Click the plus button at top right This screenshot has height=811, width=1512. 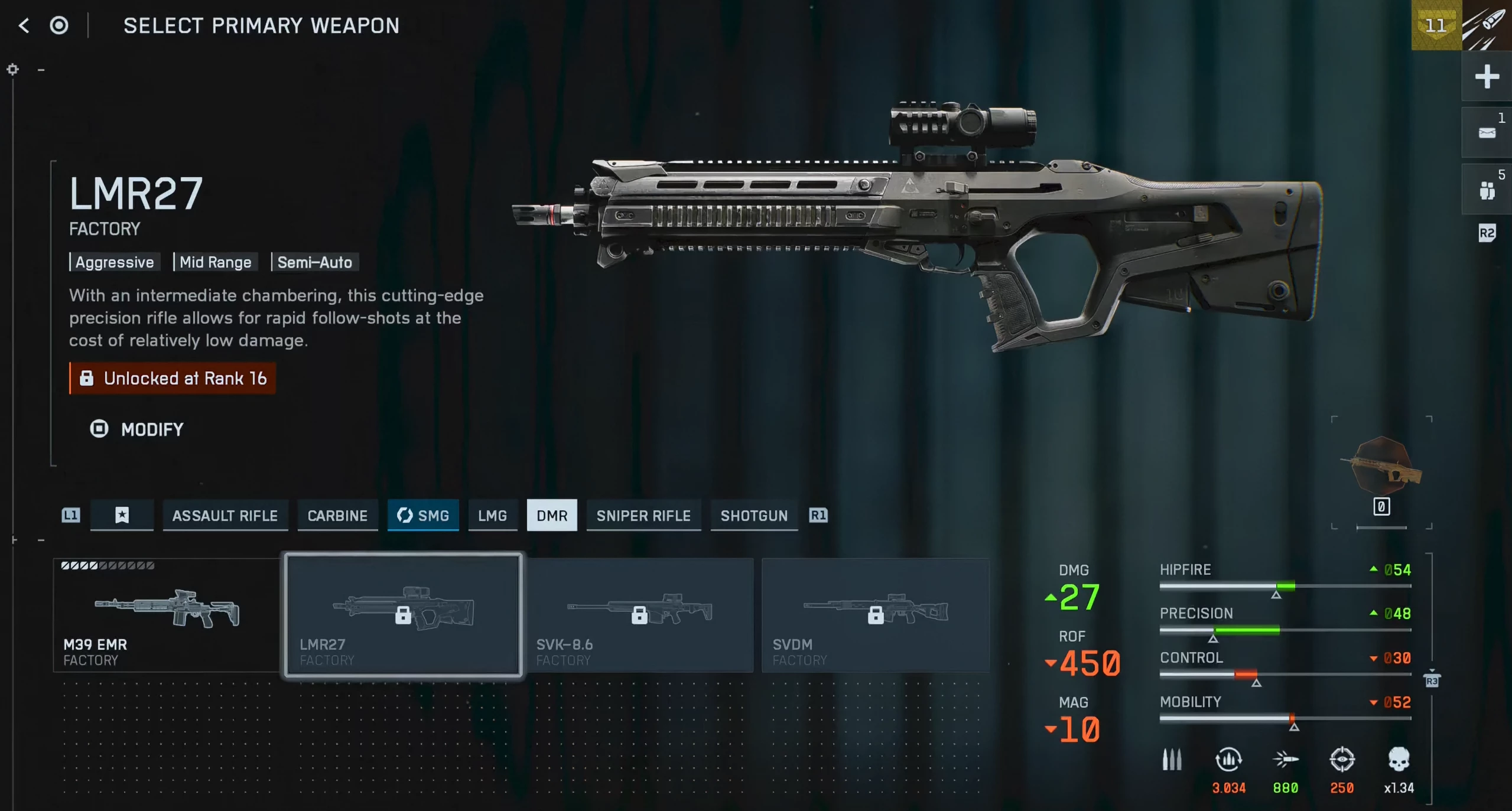click(x=1486, y=77)
